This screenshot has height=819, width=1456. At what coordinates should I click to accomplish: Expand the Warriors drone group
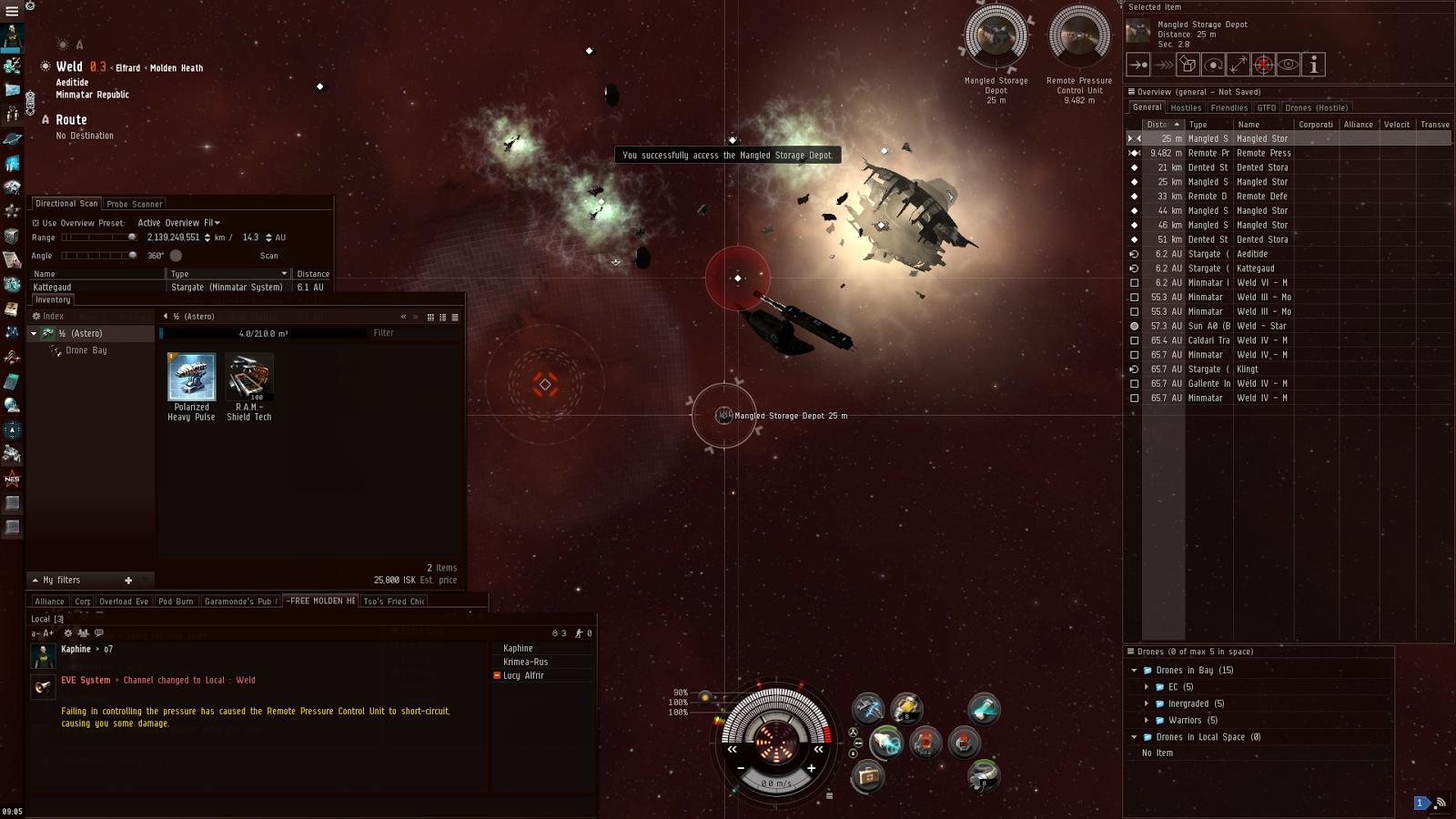1147,721
